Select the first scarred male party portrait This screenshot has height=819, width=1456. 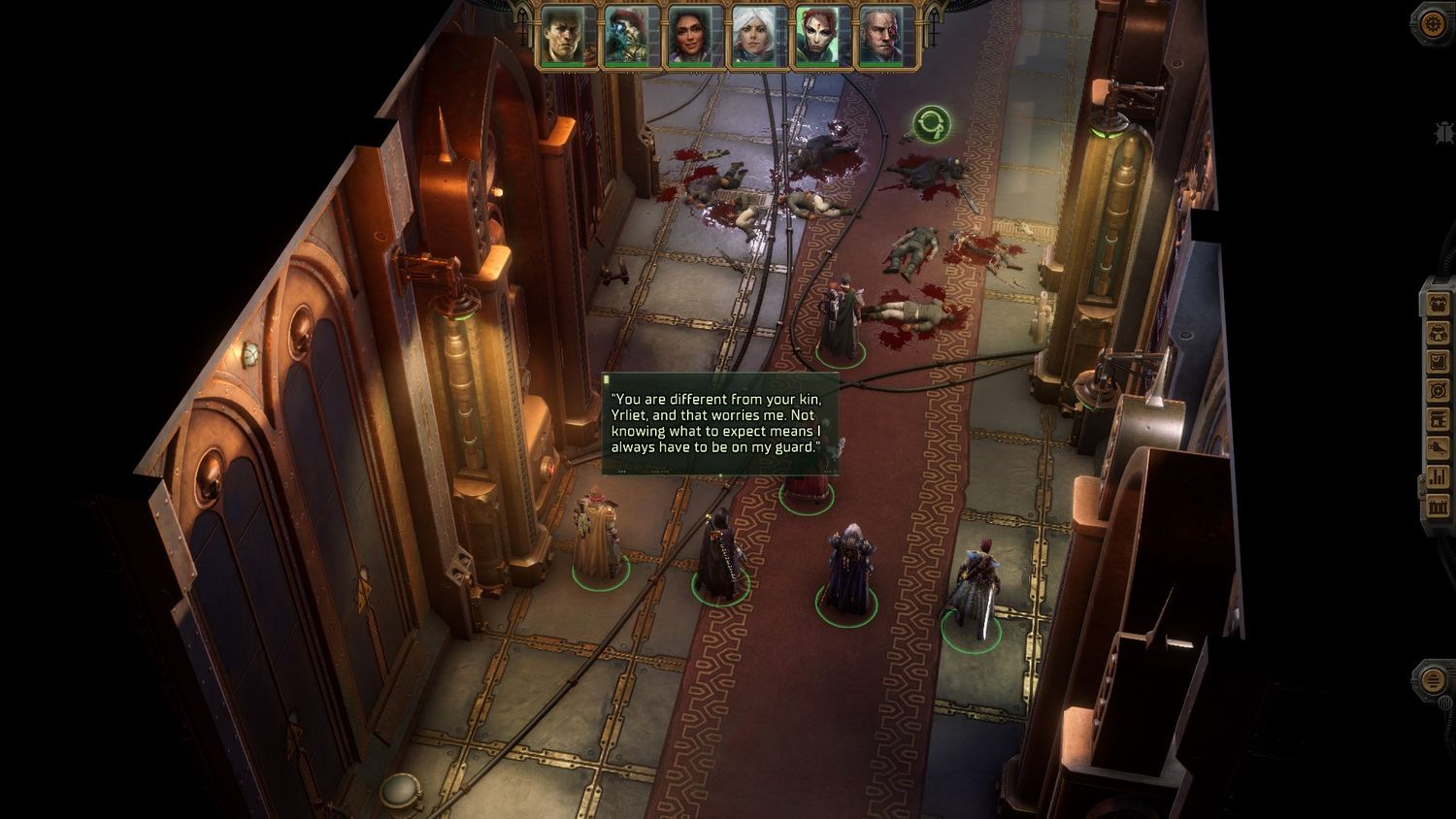(x=567, y=38)
